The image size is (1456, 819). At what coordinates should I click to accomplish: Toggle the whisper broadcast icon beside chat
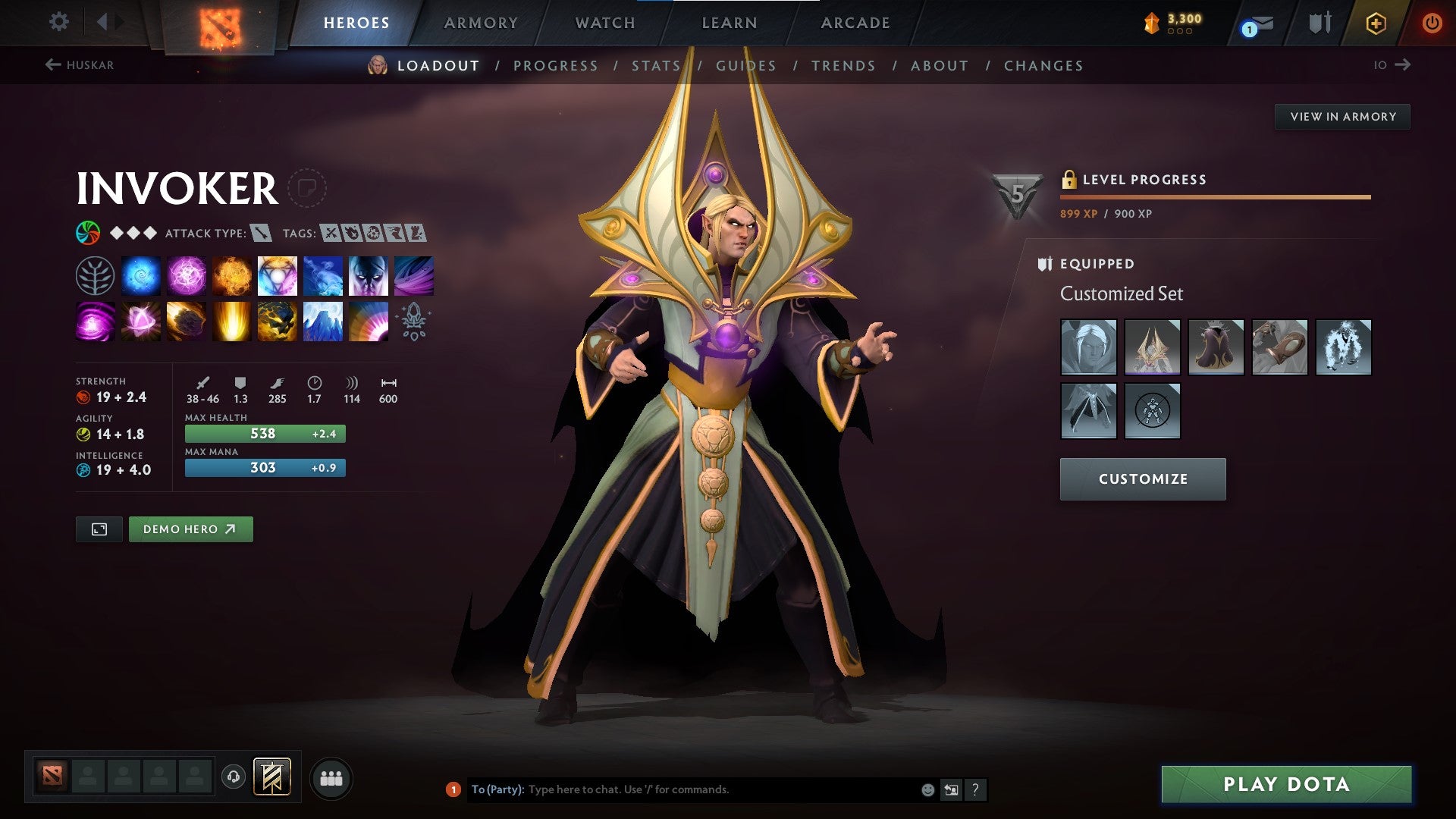(950, 789)
